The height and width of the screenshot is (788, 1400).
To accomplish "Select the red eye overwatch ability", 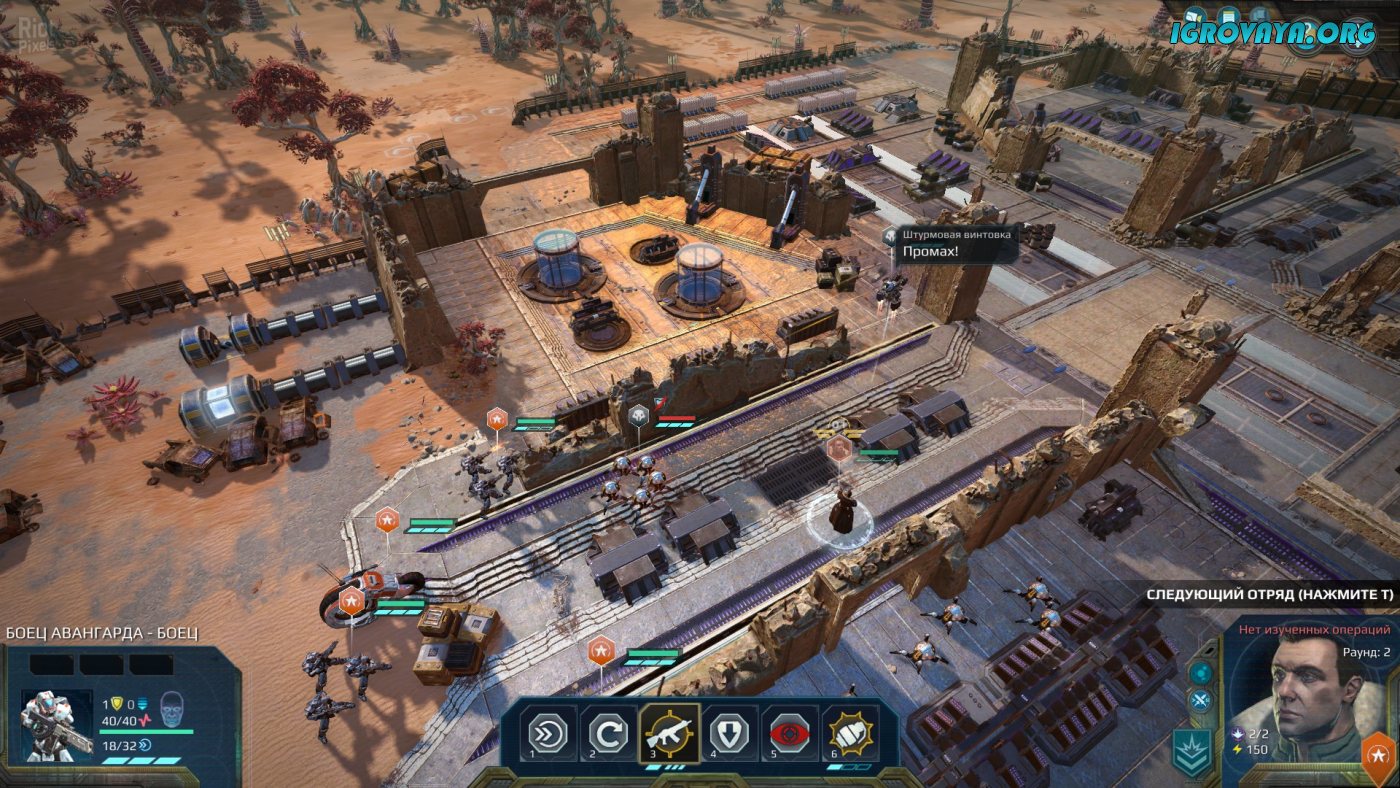I will (x=791, y=735).
